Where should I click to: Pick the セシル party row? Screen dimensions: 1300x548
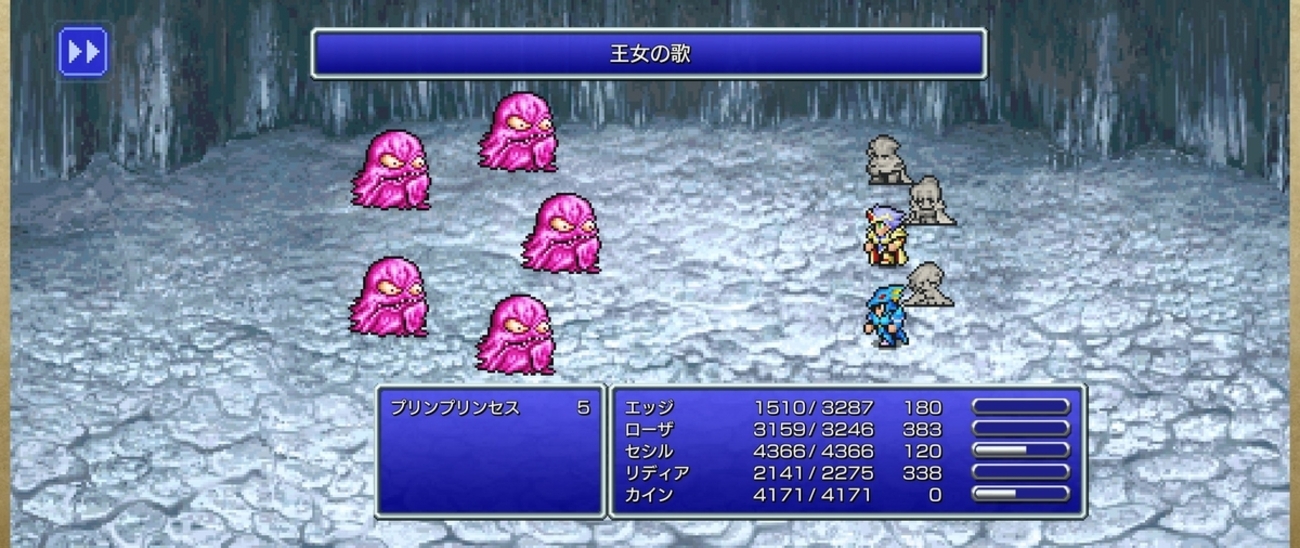pos(649,451)
